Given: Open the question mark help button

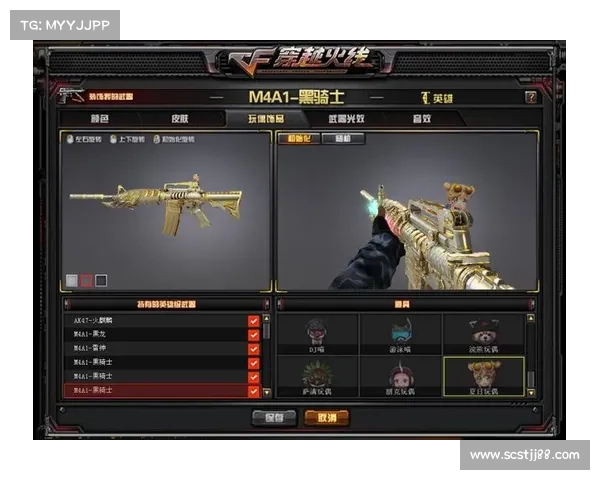Looking at the screenshot, I should coord(530,98).
